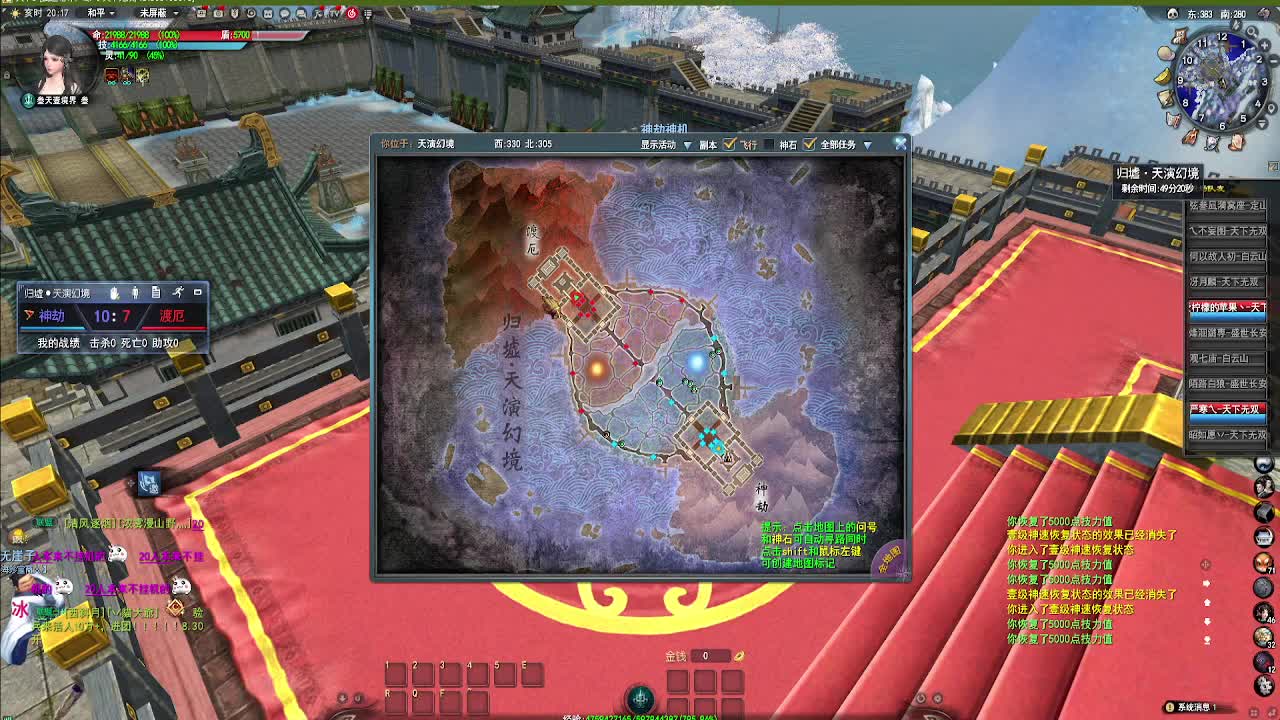Open the battle record document icon on the scoreboard

(x=158, y=292)
